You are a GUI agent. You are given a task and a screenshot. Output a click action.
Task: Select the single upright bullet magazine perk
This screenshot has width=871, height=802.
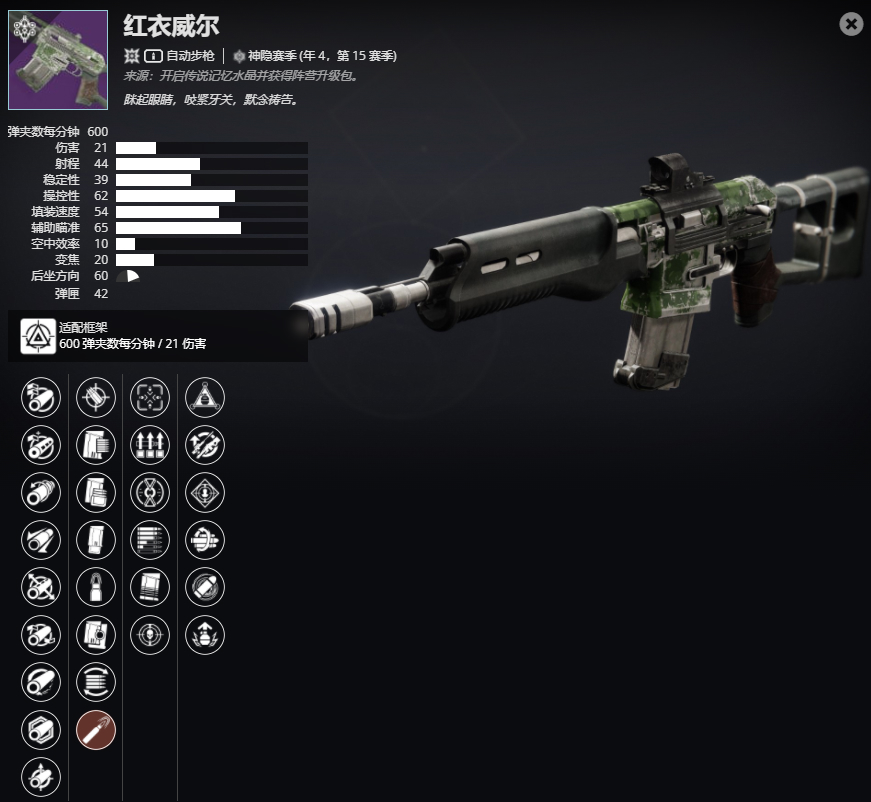[x=96, y=587]
